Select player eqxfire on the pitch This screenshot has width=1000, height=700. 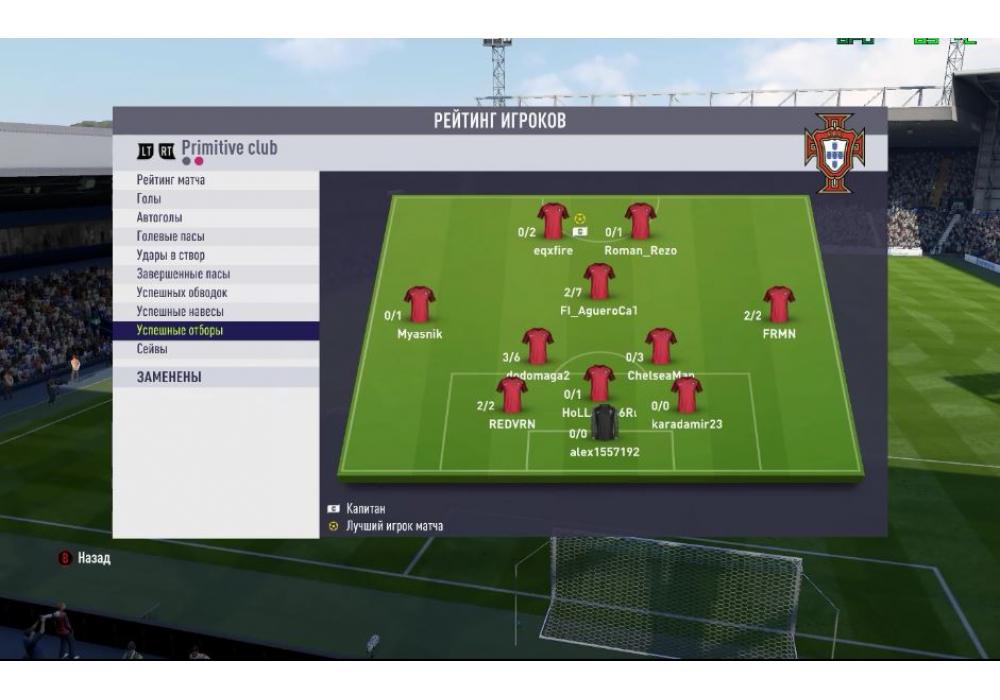553,222
